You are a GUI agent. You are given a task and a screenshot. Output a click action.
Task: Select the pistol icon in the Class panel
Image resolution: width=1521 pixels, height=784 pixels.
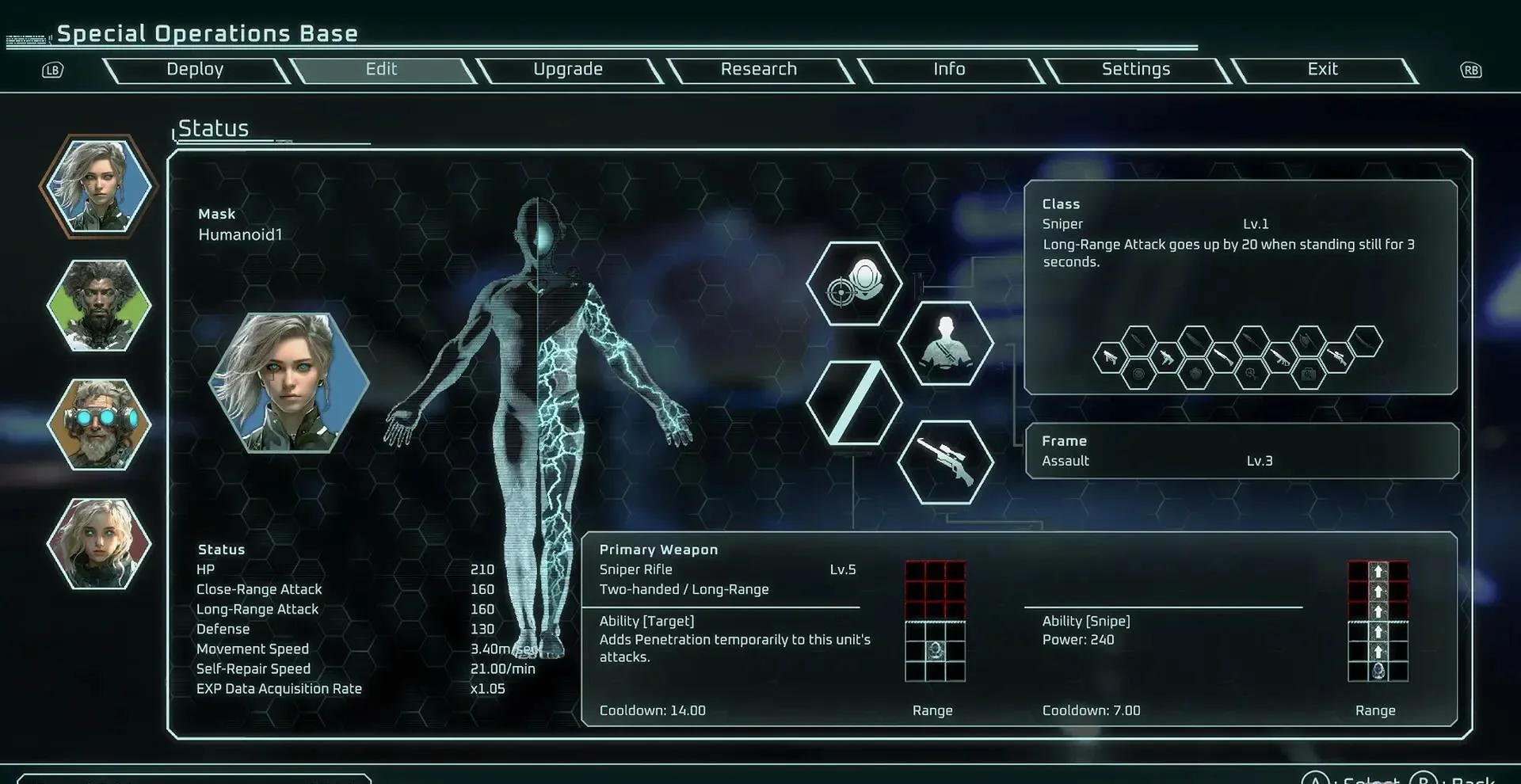tap(1110, 358)
